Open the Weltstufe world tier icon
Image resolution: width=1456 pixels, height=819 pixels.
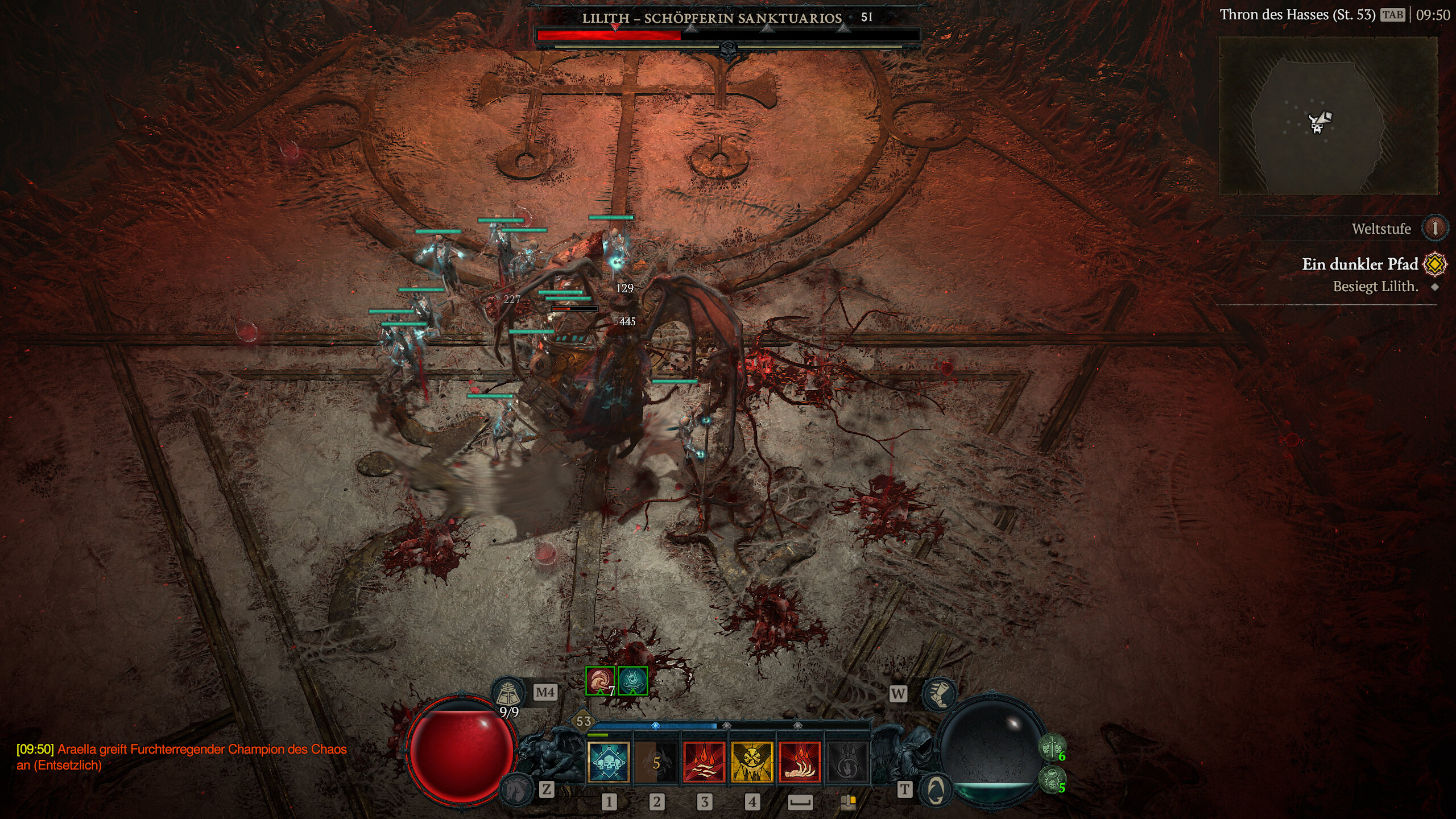[1434, 229]
